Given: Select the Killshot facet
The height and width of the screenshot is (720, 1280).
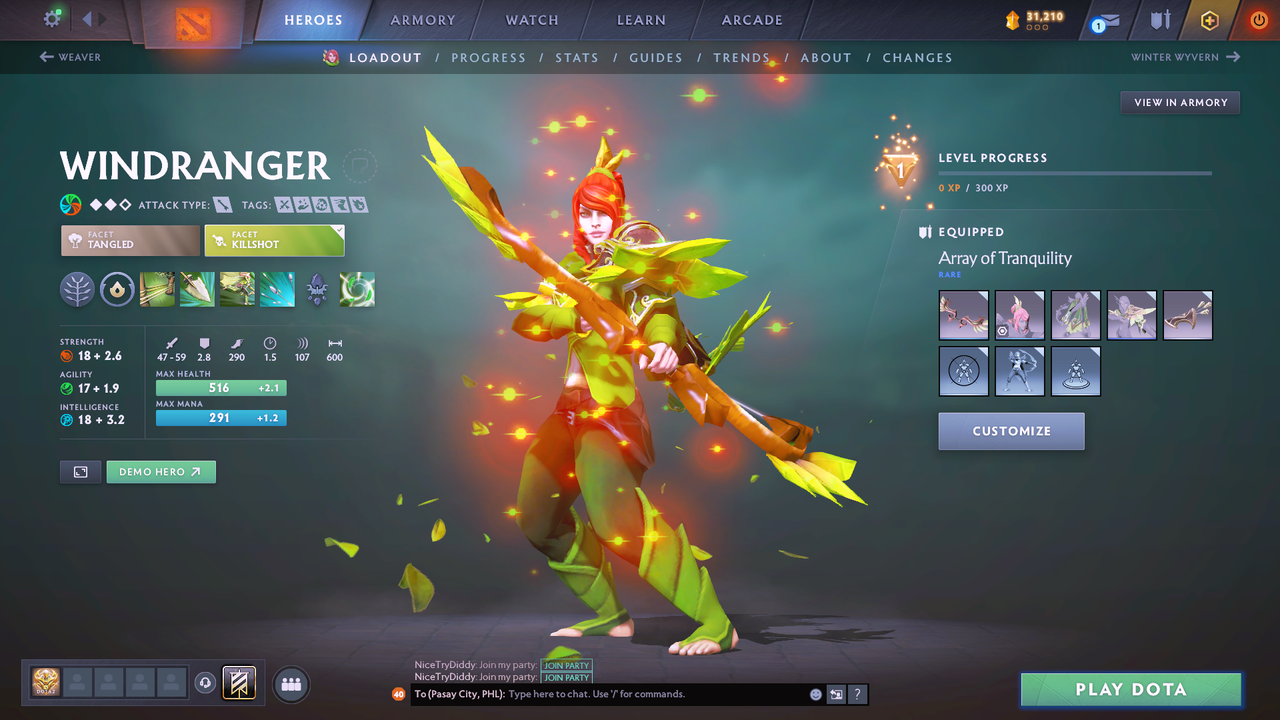Looking at the screenshot, I should (274, 240).
